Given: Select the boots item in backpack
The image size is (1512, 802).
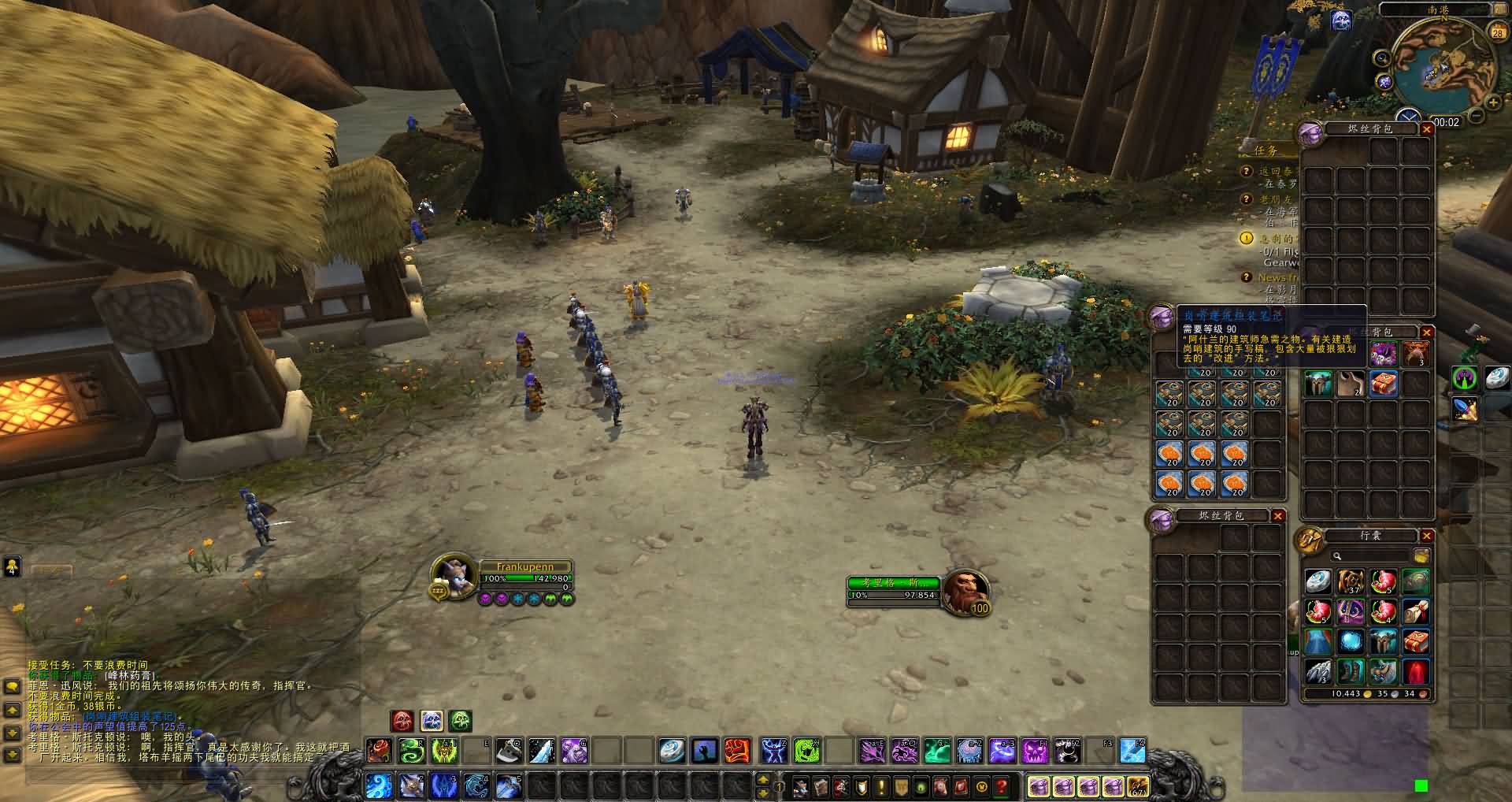Looking at the screenshot, I should click(x=1351, y=672).
